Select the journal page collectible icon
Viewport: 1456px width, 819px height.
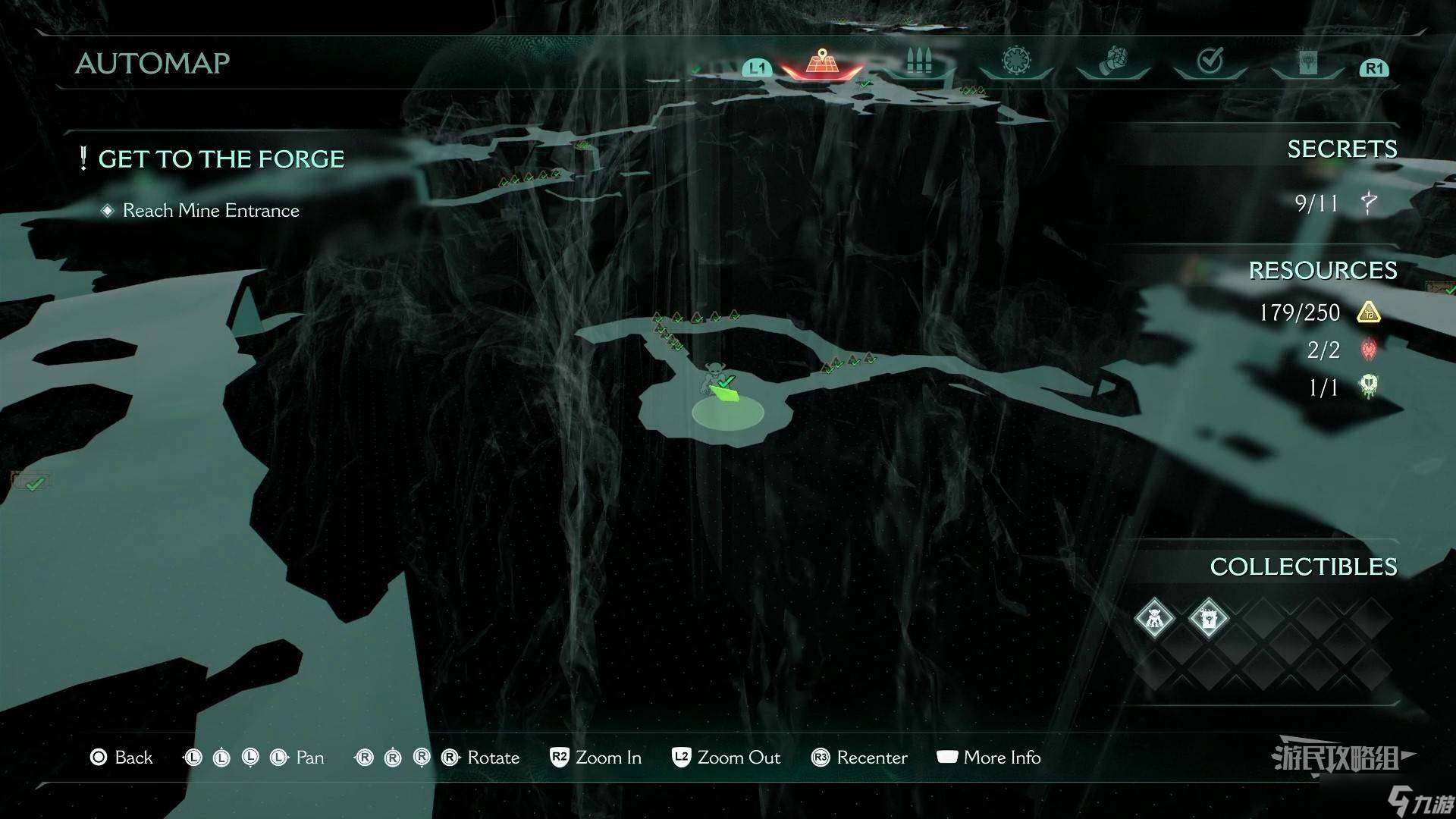coord(1208,617)
